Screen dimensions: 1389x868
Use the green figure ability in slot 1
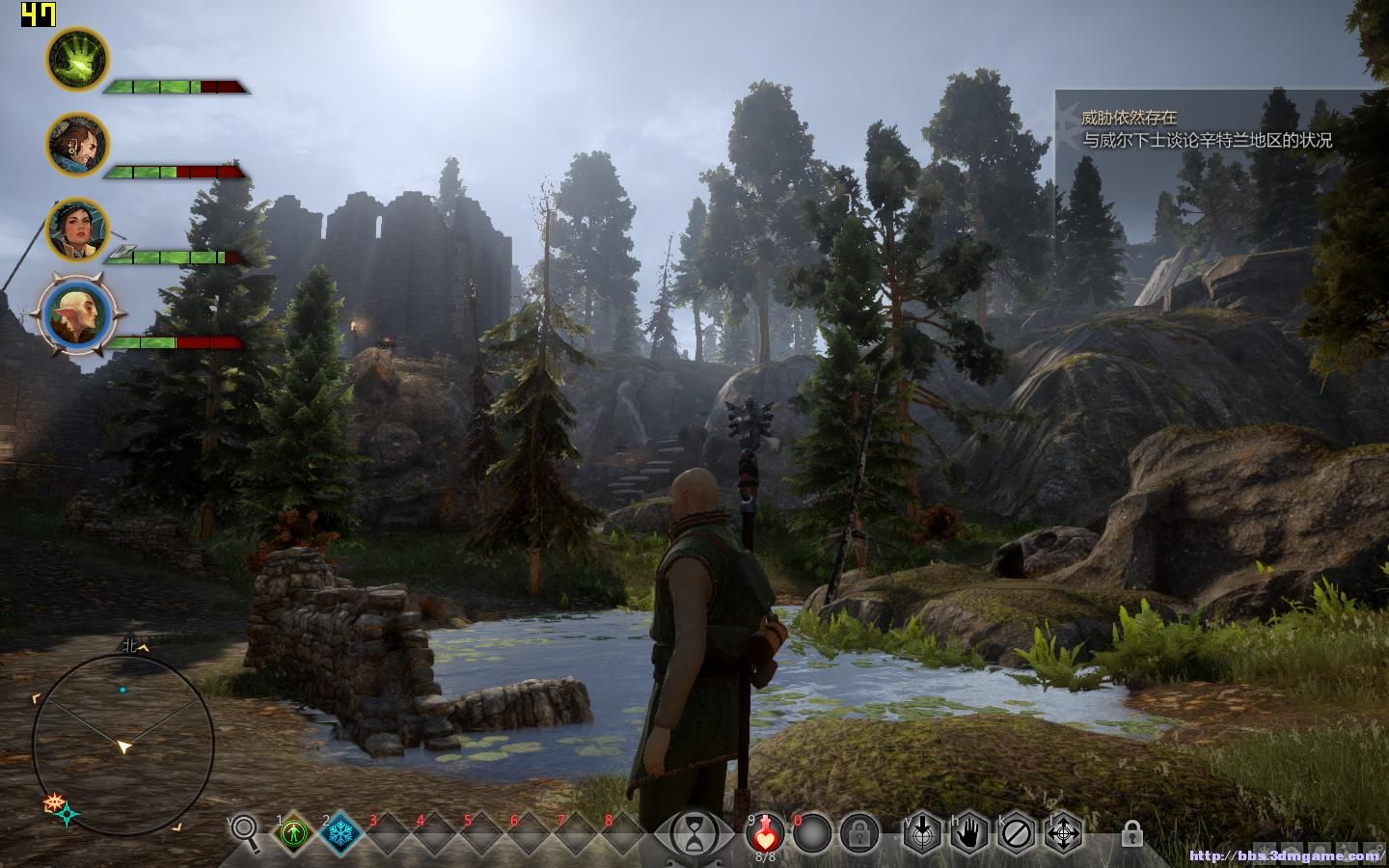[293, 832]
